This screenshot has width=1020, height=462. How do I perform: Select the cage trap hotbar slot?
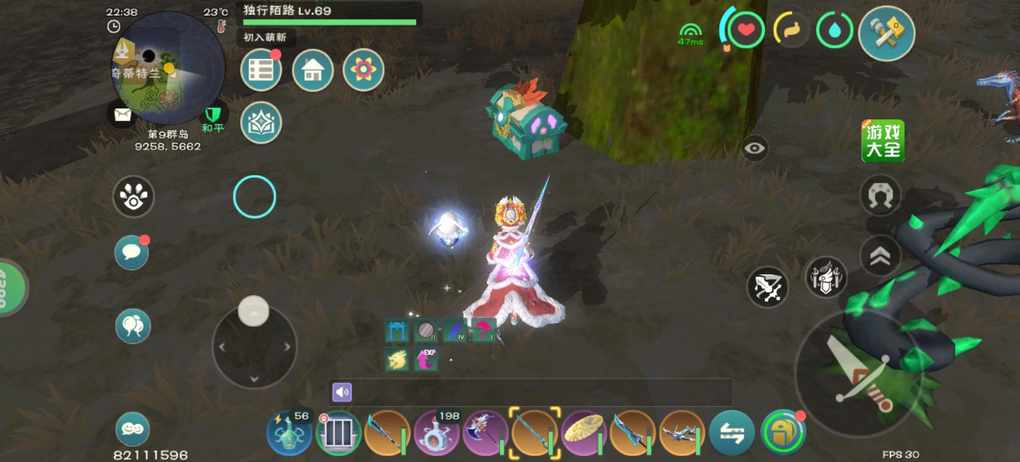click(338, 433)
